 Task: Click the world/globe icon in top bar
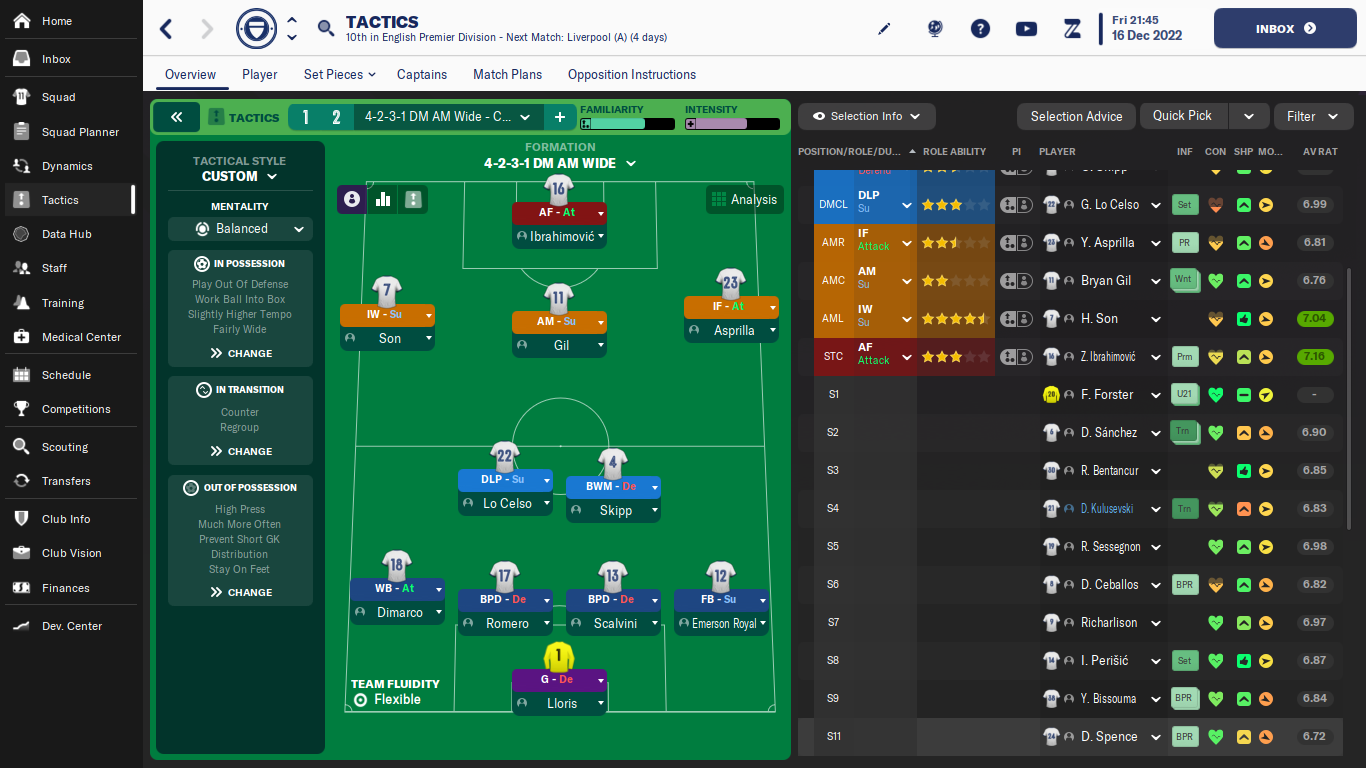tap(934, 29)
